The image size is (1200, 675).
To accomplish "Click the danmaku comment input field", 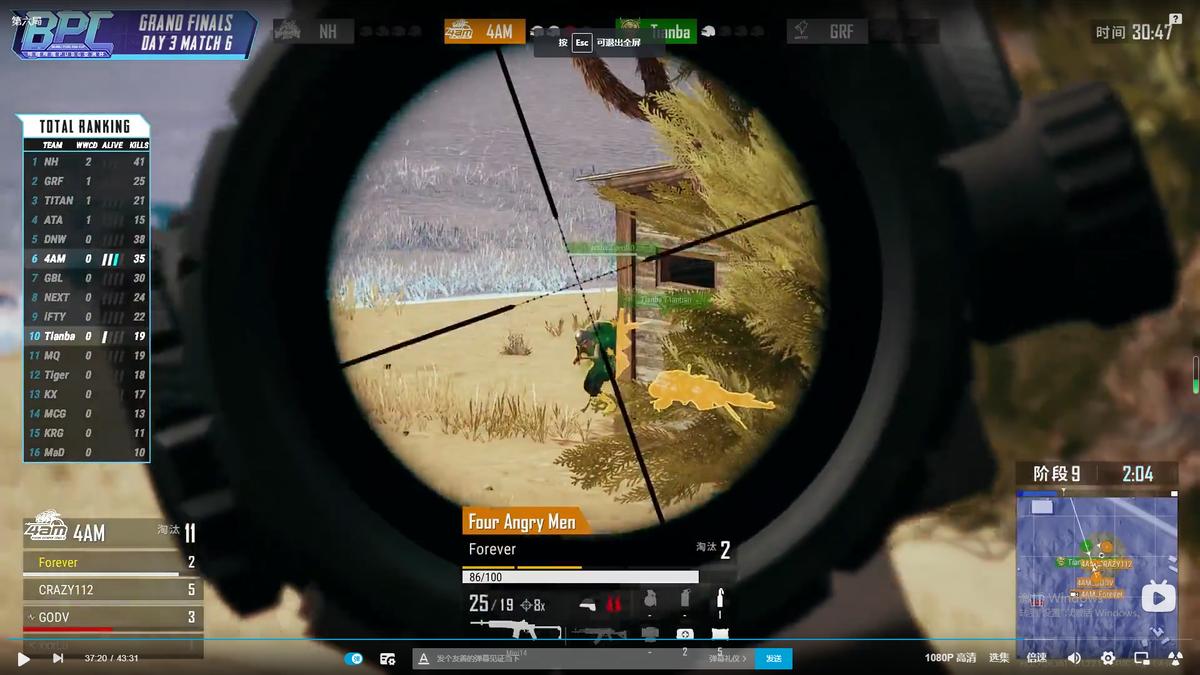I will [560, 658].
